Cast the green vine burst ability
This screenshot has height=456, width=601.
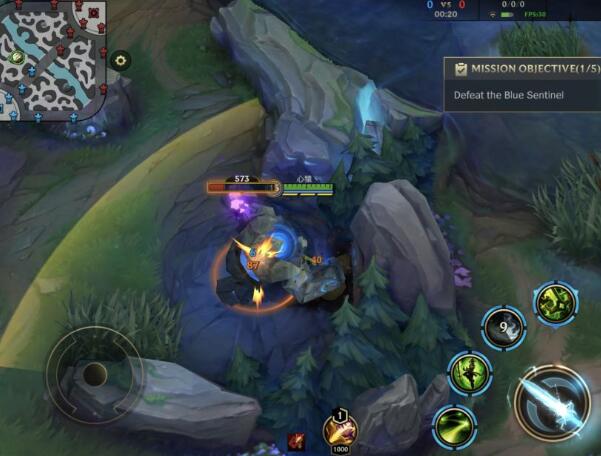[553, 302]
